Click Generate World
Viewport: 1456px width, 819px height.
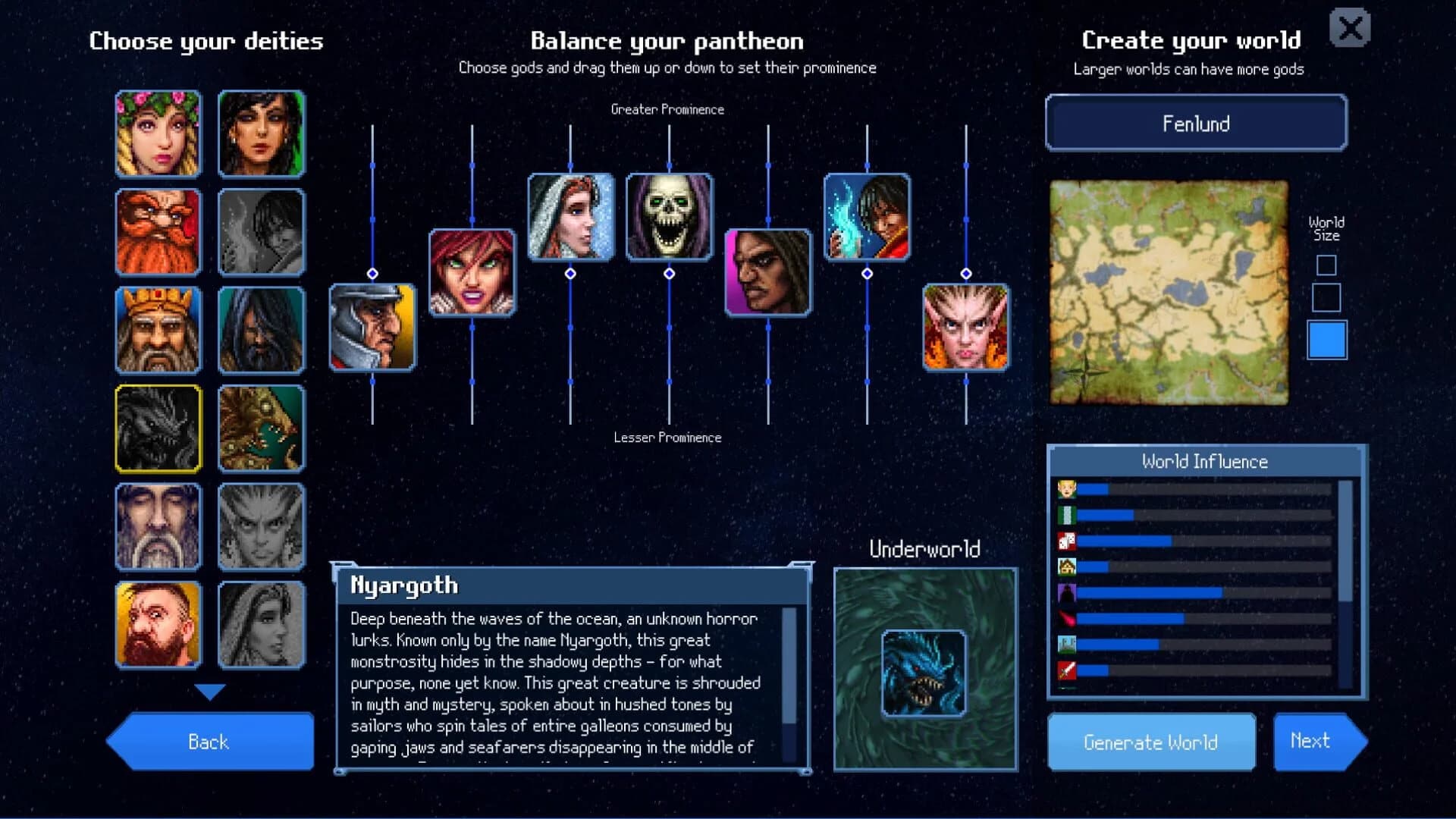tap(1150, 742)
